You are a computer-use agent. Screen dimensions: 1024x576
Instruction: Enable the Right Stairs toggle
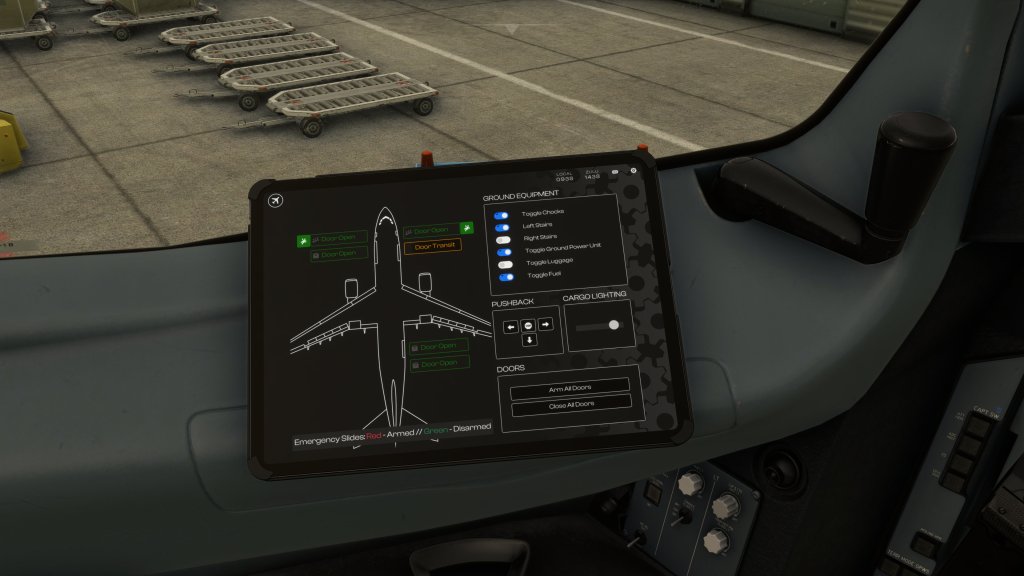point(502,240)
